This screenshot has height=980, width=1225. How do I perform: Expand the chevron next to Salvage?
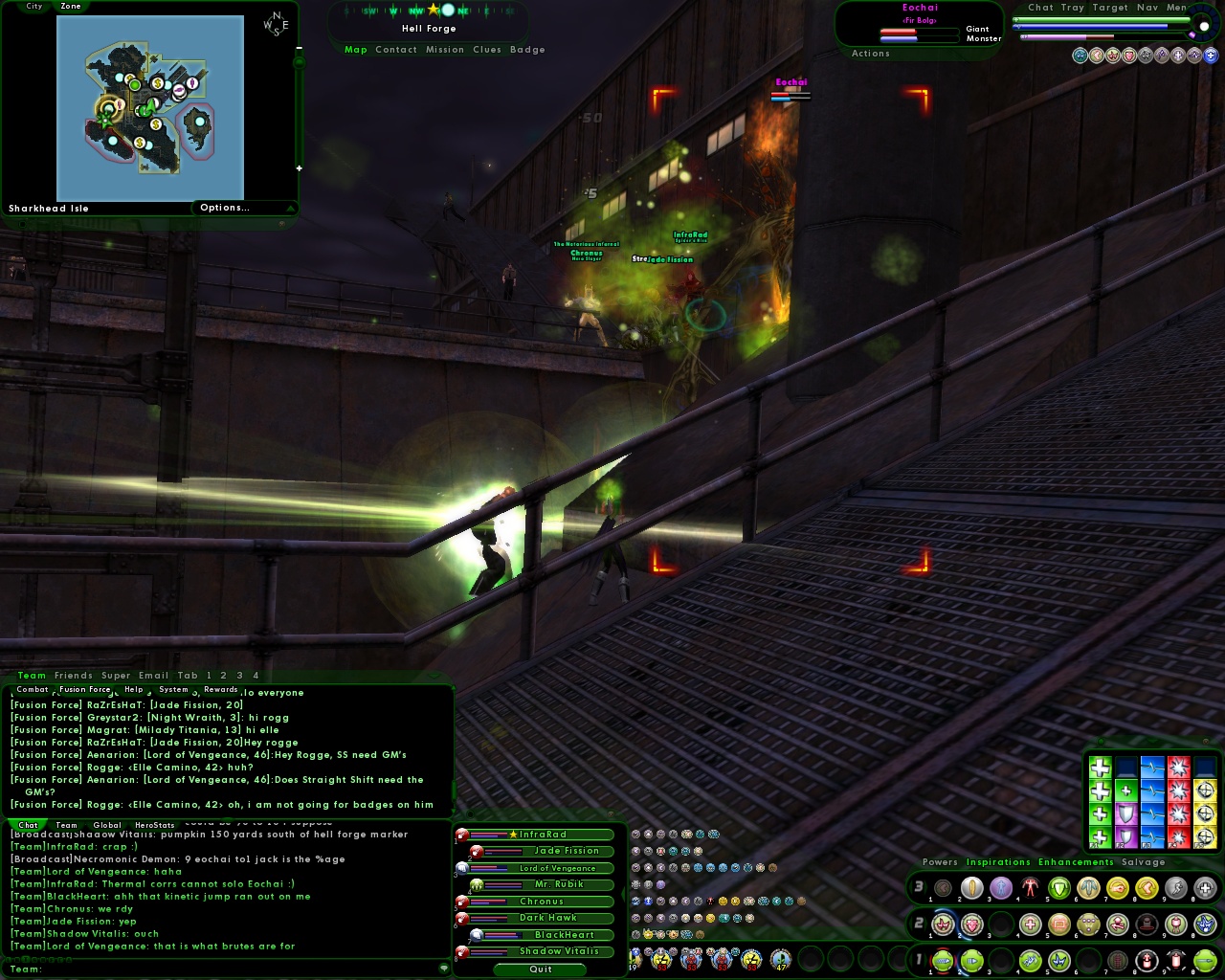(1178, 862)
